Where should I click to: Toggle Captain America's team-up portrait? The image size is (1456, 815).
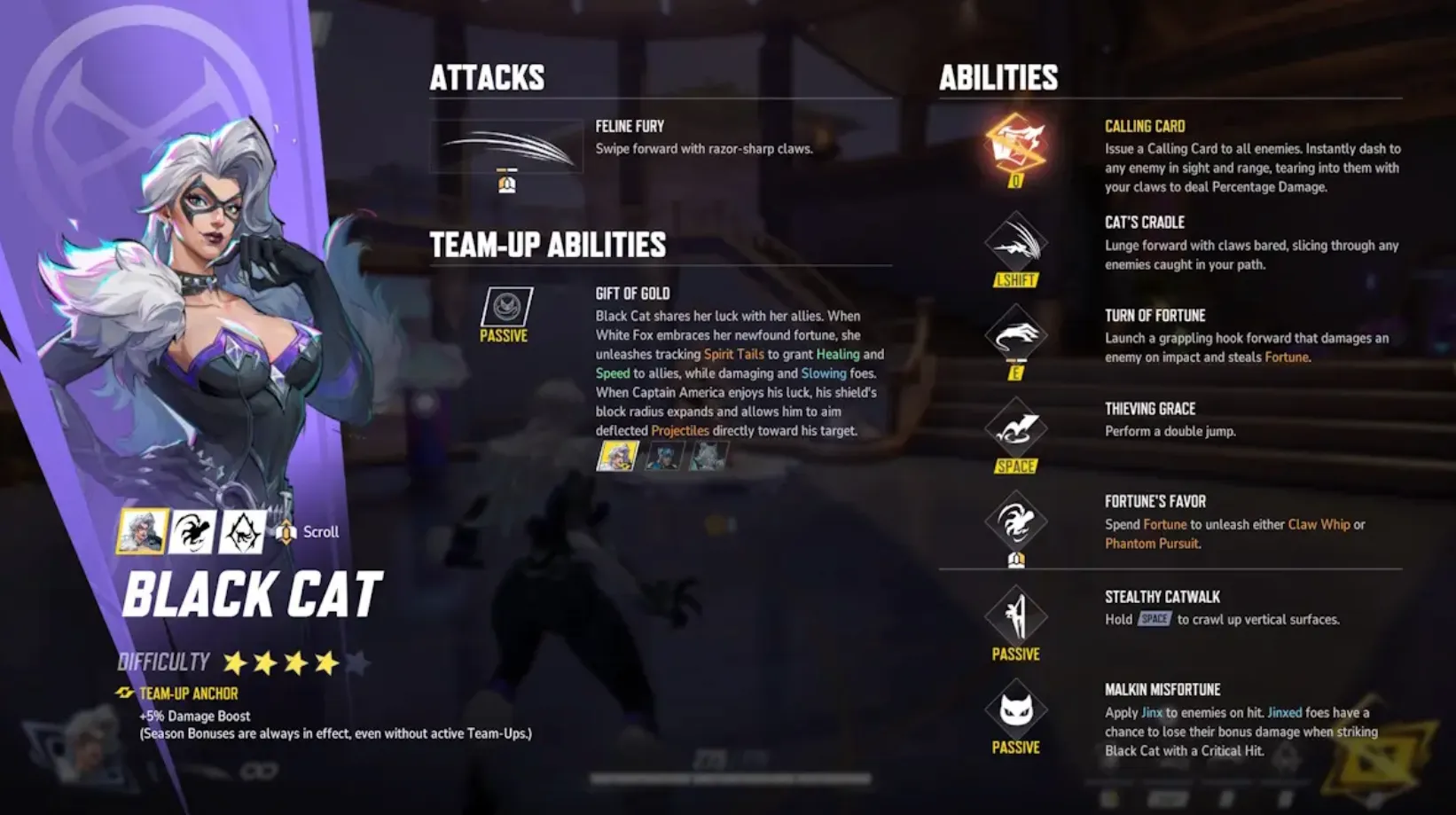click(x=708, y=458)
